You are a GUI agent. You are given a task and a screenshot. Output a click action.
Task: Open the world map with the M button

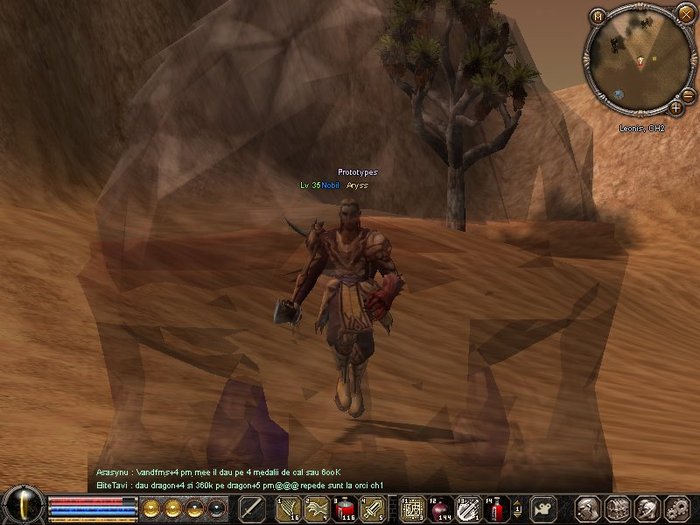tap(598, 17)
